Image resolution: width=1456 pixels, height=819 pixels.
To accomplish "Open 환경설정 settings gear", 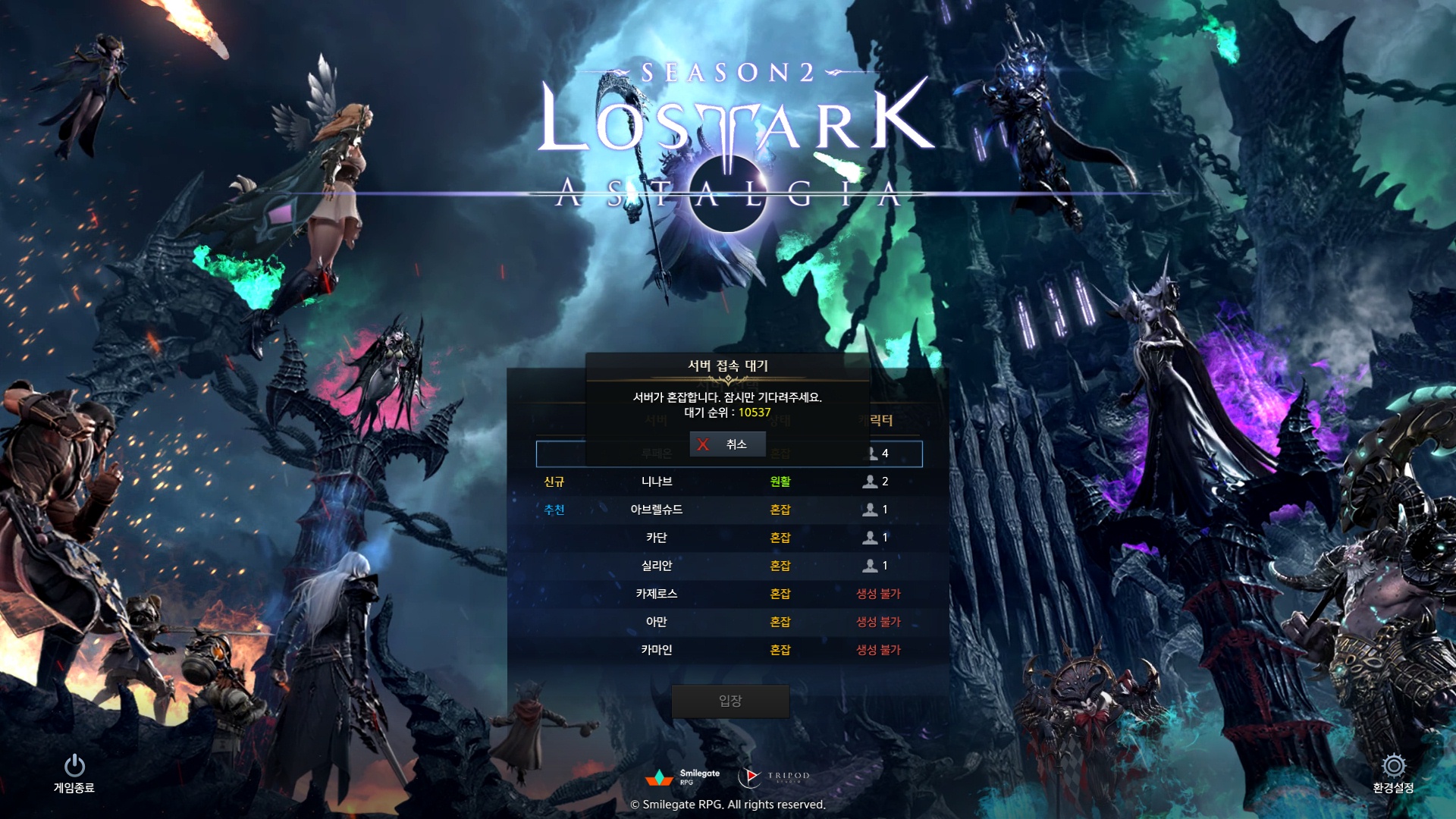I will 1393,772.
